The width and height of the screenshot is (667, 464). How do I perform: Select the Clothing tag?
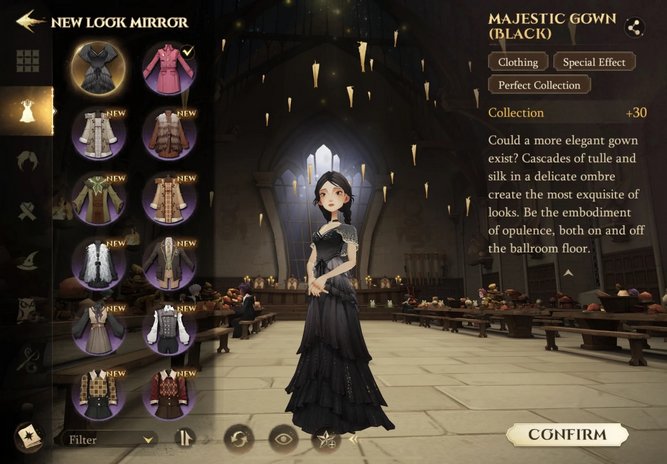coord(517,62)
